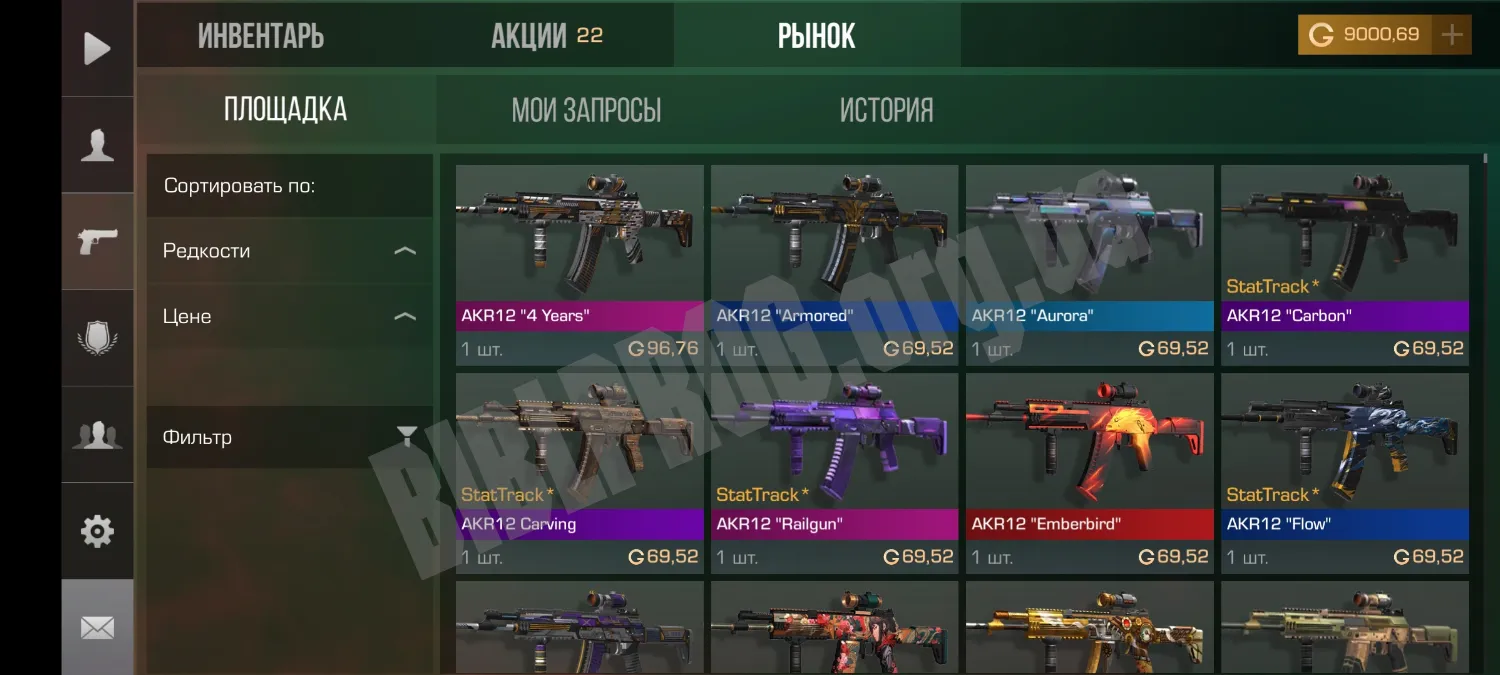
Task: Add gold with the plus button
Action: (x=1451, y=36)
